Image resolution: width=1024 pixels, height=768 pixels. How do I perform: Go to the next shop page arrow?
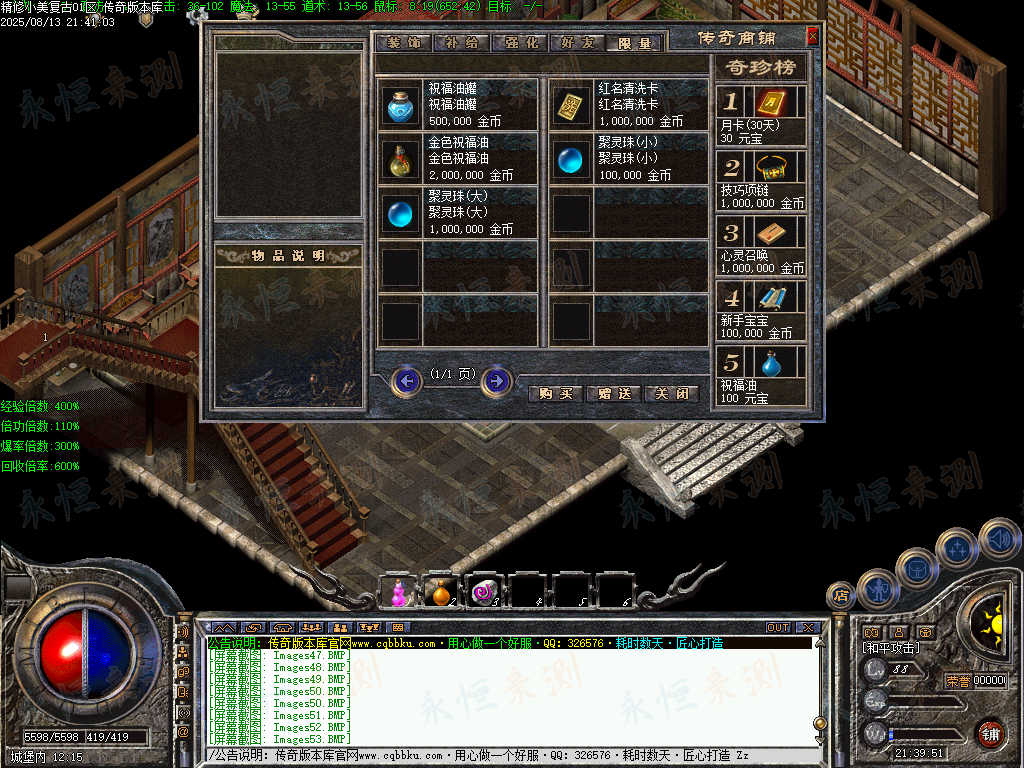pos(496,381)
